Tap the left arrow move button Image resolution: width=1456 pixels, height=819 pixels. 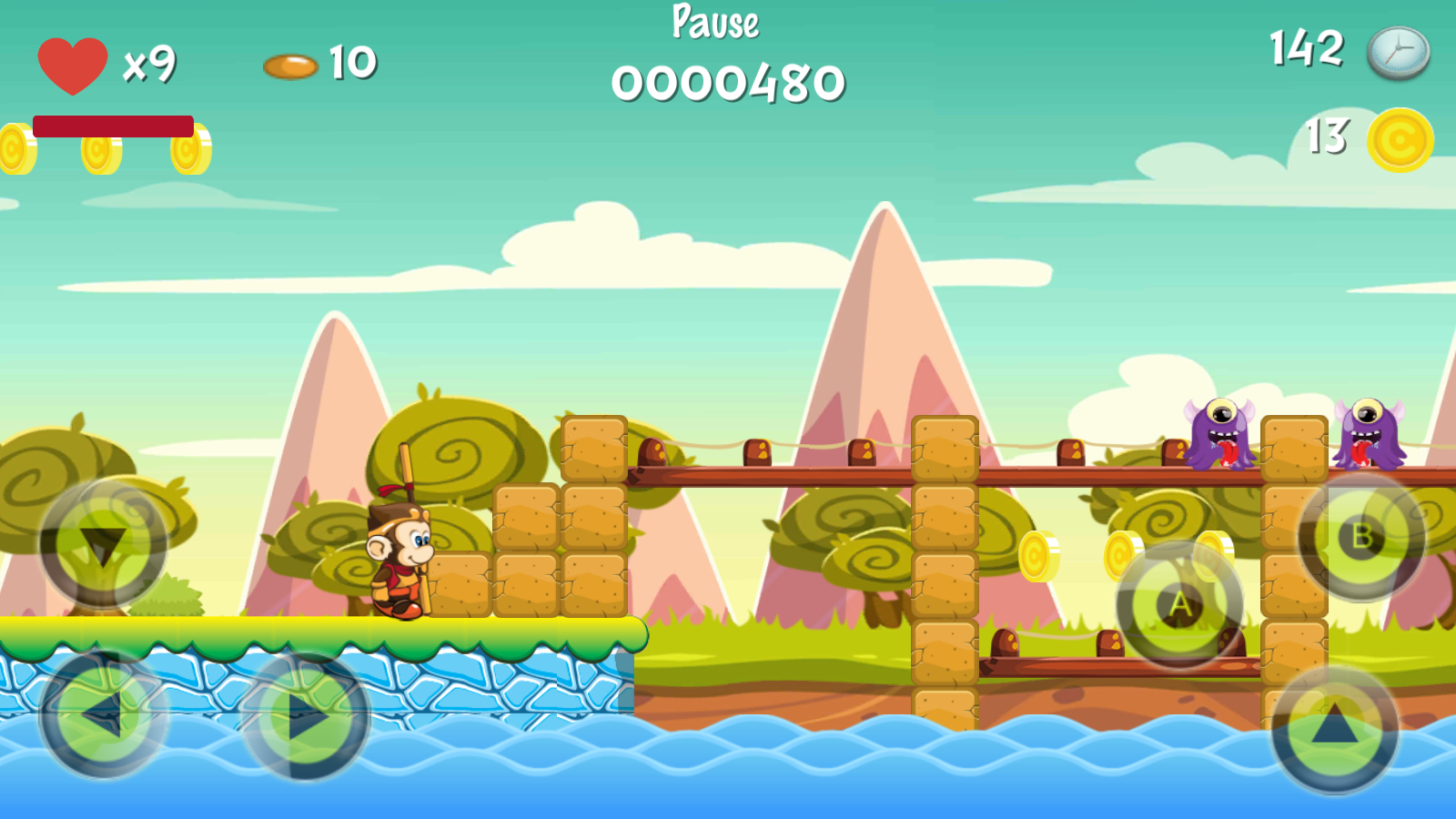[x=103, y=715]
